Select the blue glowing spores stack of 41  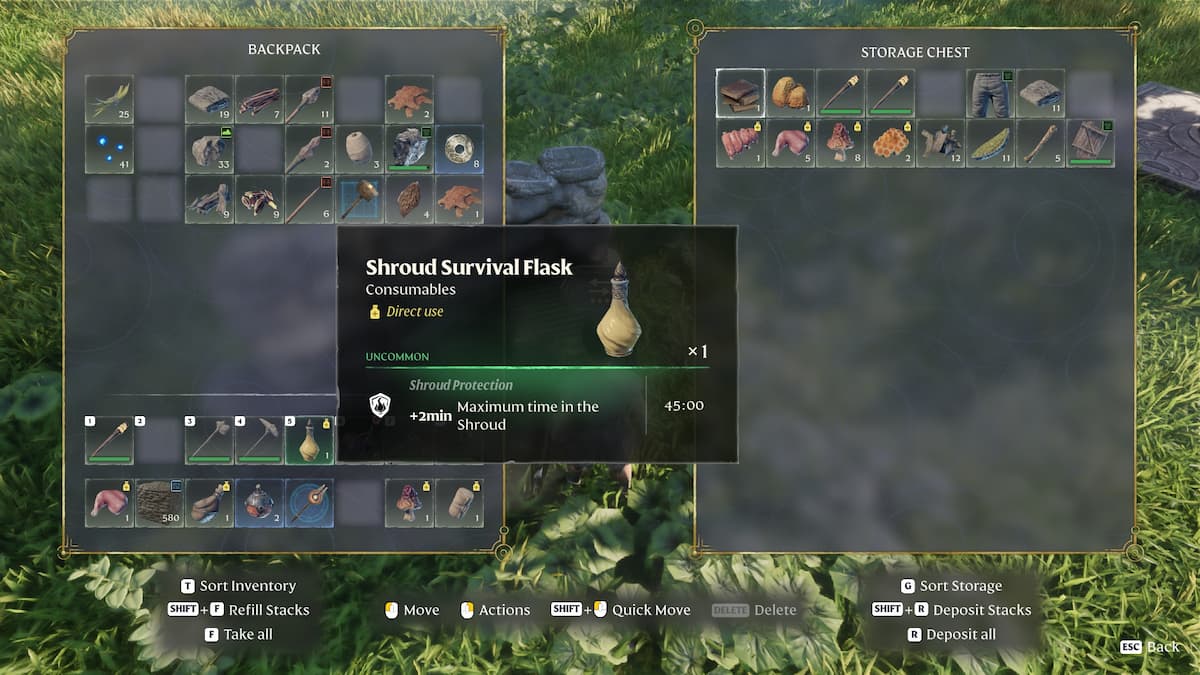(109, 149)
